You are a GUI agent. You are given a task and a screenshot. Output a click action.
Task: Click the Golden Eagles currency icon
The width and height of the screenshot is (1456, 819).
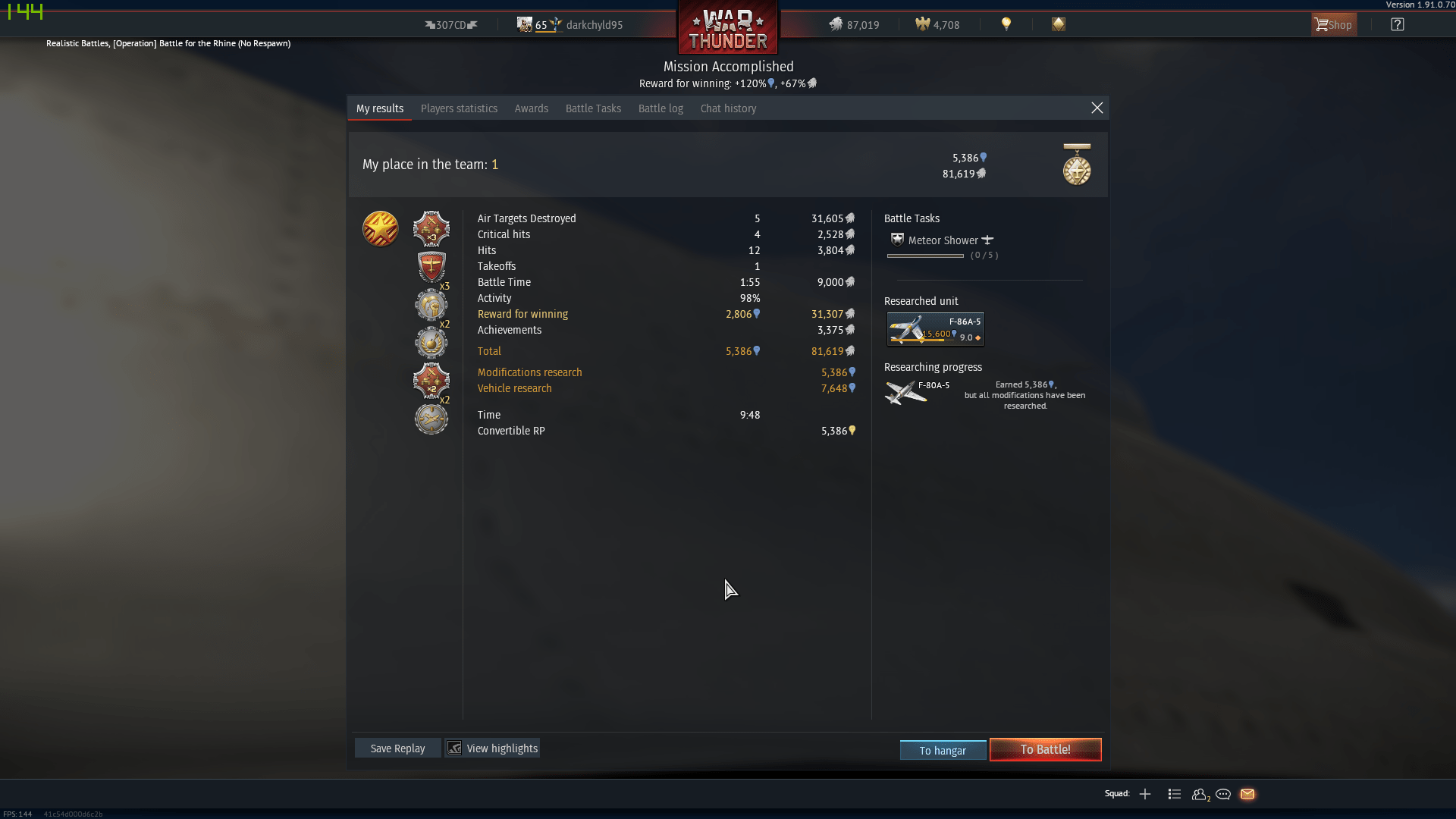[x=922, y=24]
